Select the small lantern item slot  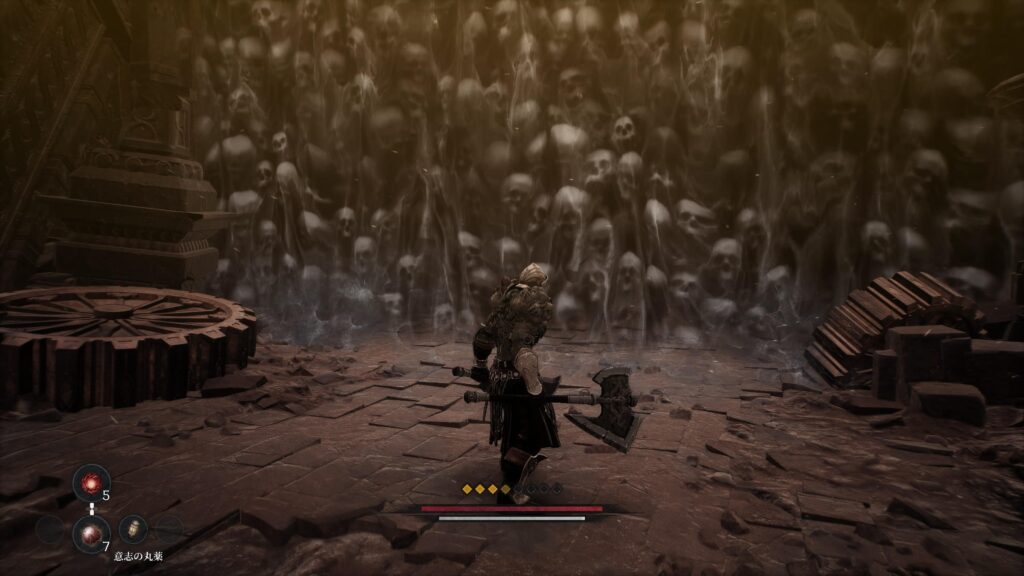(132, 530)
